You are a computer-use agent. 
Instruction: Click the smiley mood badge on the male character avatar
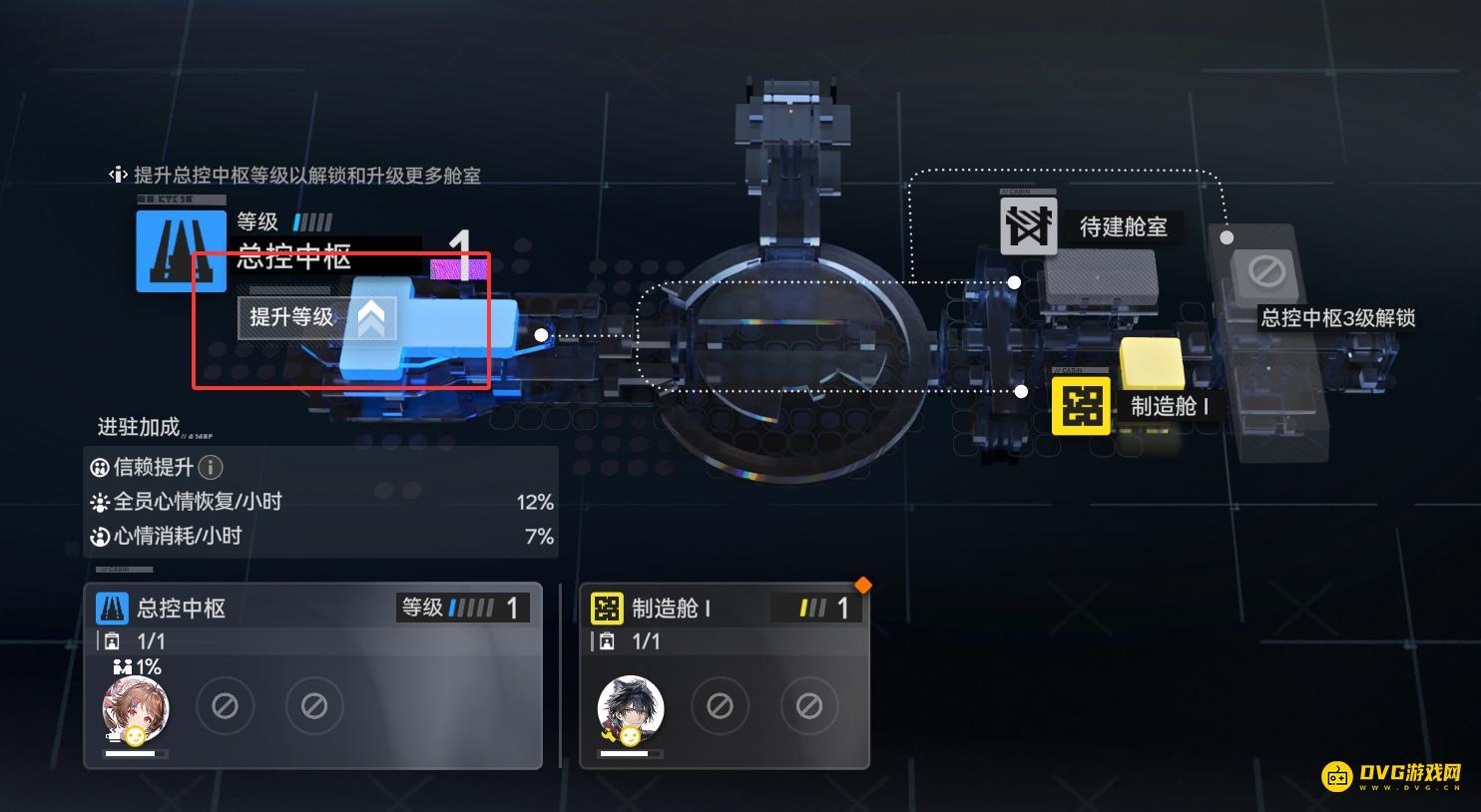tap(629, 736)
